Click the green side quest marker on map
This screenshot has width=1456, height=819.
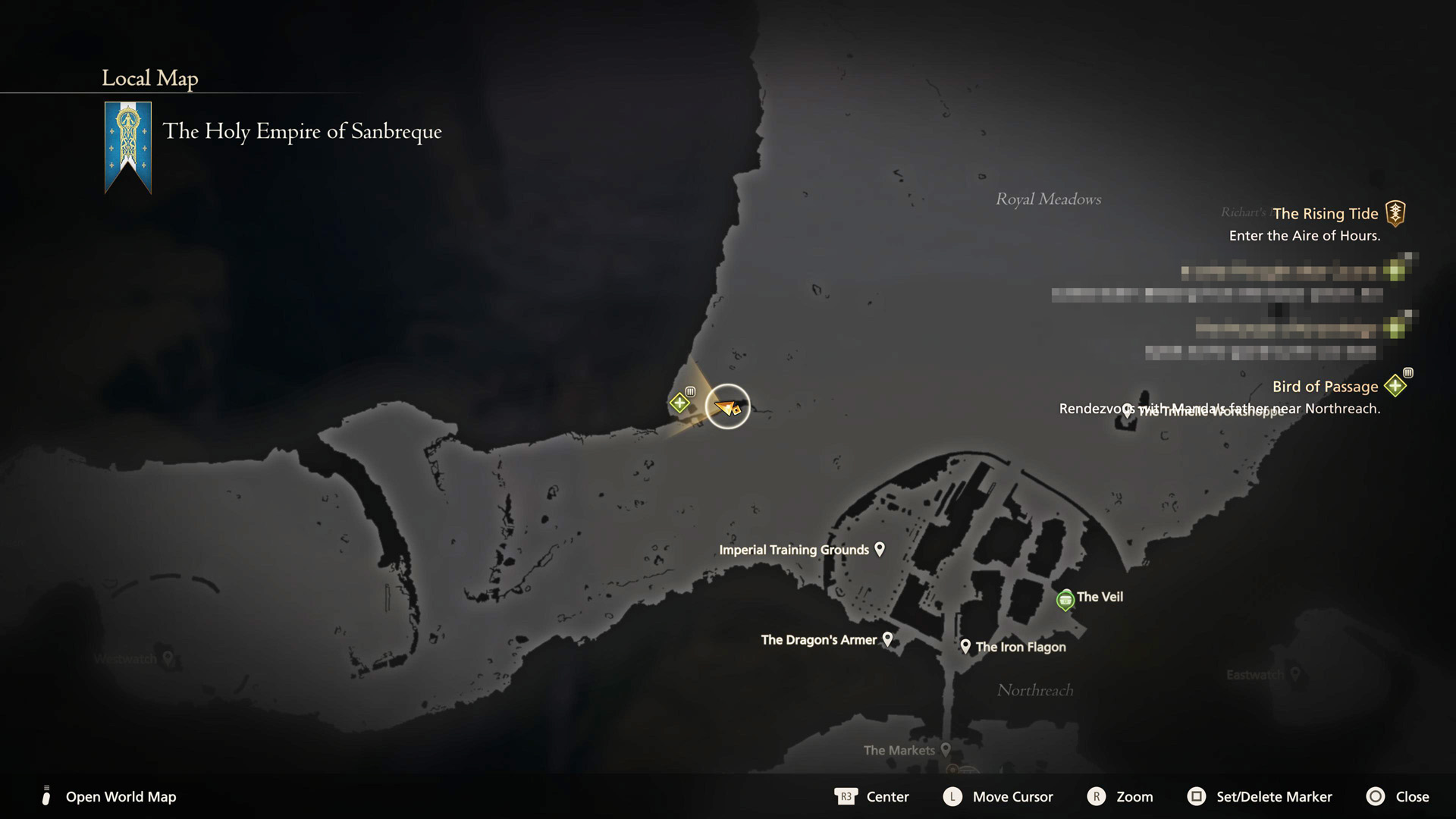tap(679, 403)
